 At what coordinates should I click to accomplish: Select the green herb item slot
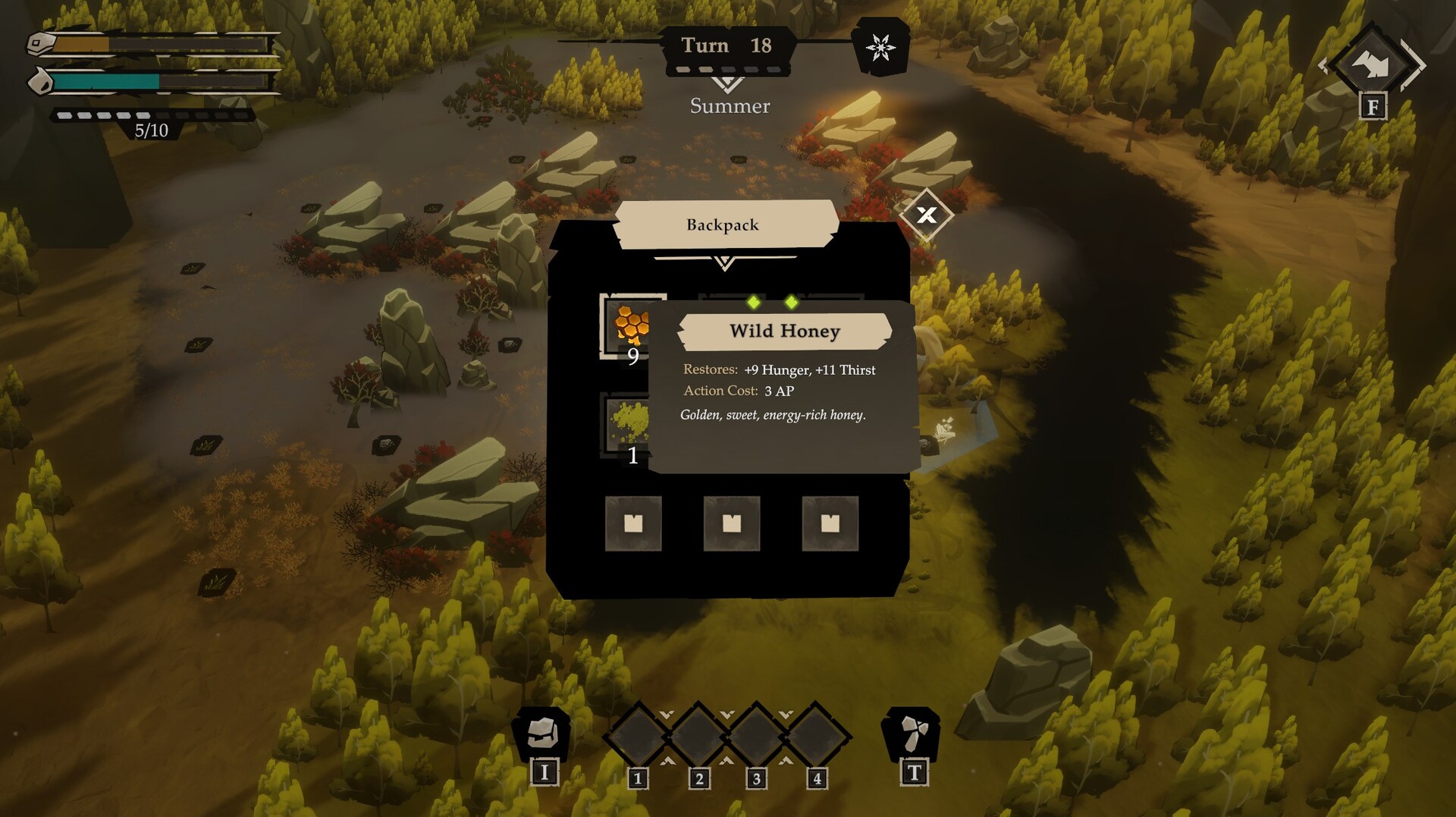[x=628, y=423]
